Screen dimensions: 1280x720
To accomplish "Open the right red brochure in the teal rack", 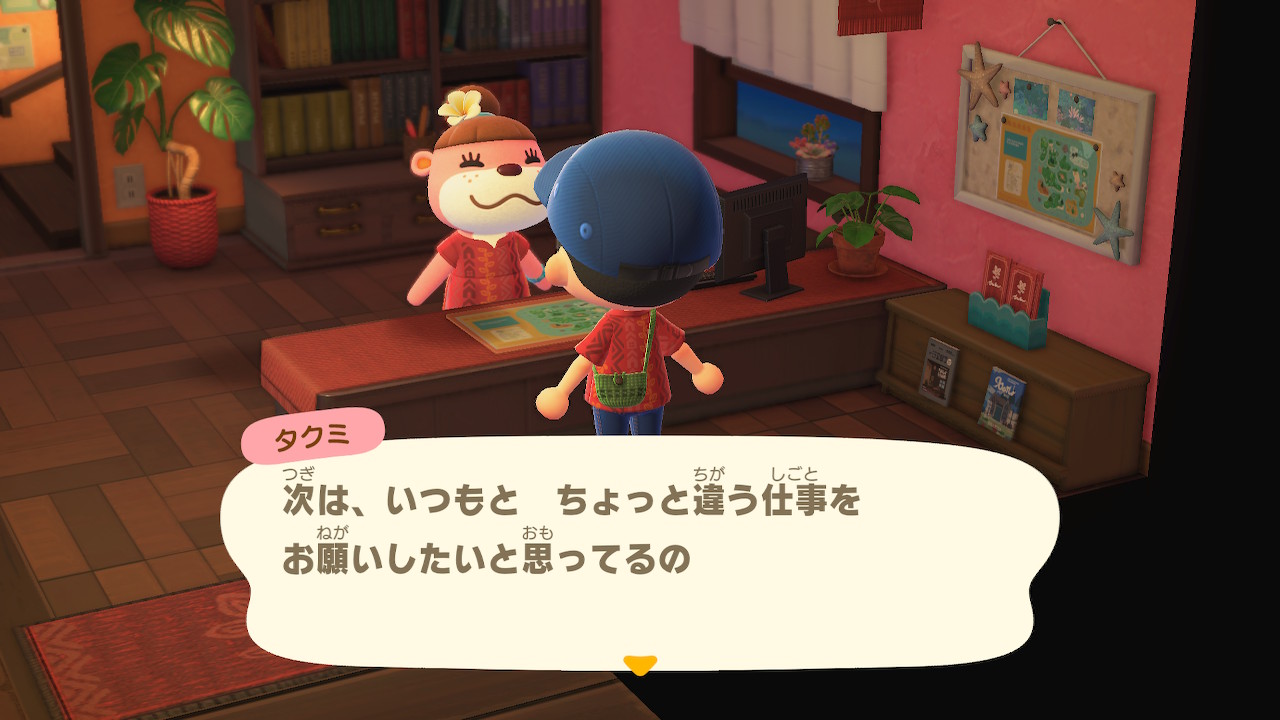I will pos(1024,285).
